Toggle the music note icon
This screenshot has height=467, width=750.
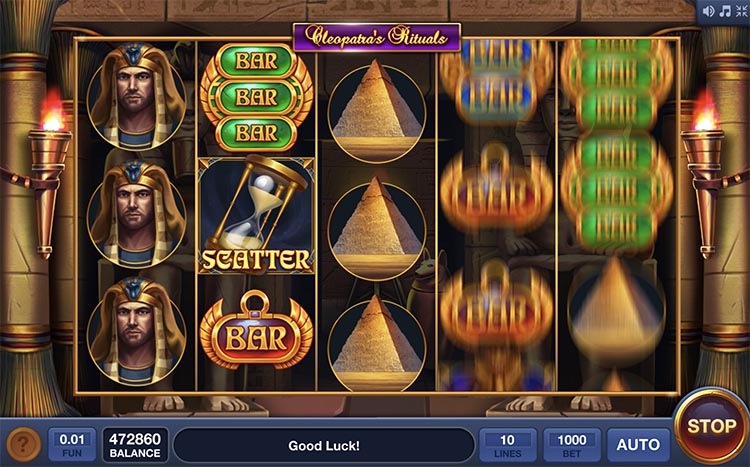(x=724, y=11)
